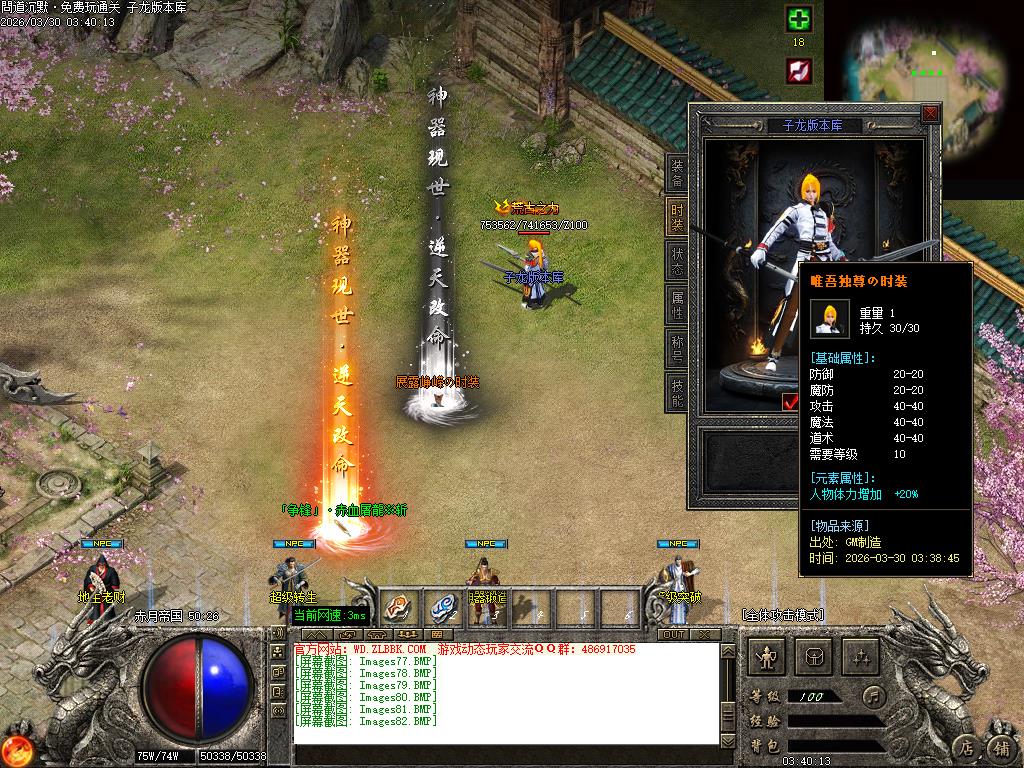Show the 属性 attributes tab
Viewport: 1024px width, 768px height.
click(x=677, y=304)
